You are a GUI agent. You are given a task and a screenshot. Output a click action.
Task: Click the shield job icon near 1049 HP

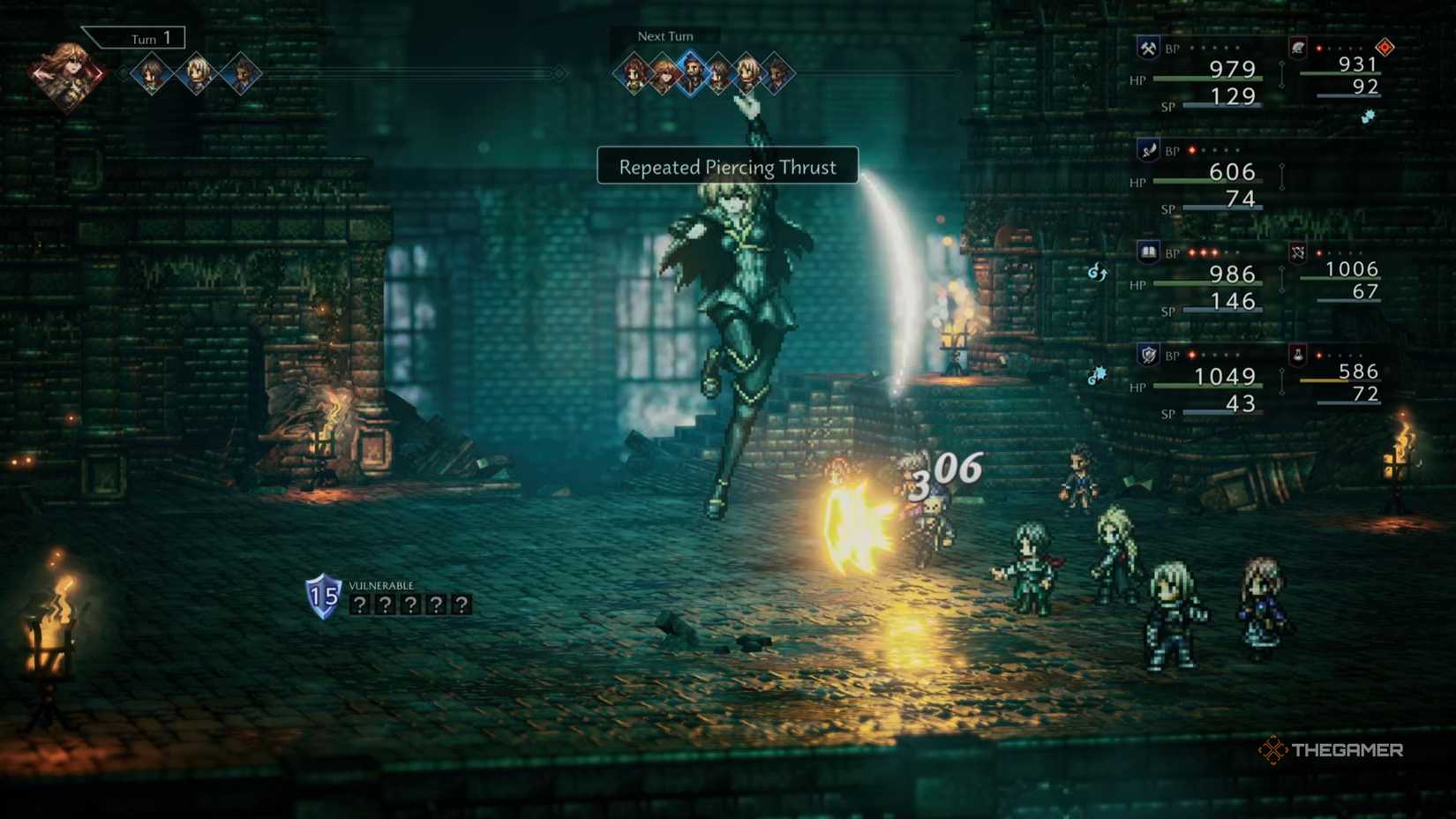[x=1147, y=353]
